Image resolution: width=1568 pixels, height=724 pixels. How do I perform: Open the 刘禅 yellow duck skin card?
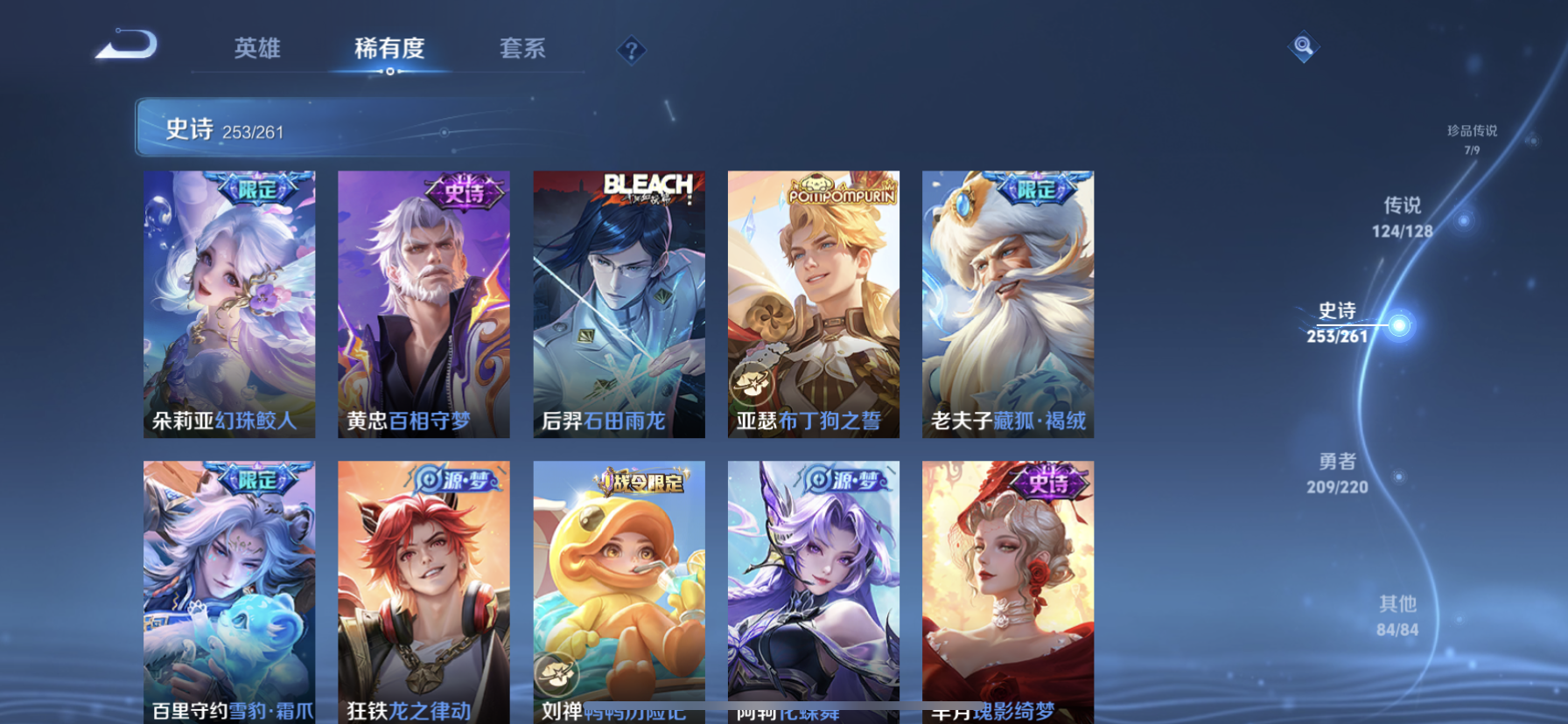pyautogui.click(x=619, y=591)
